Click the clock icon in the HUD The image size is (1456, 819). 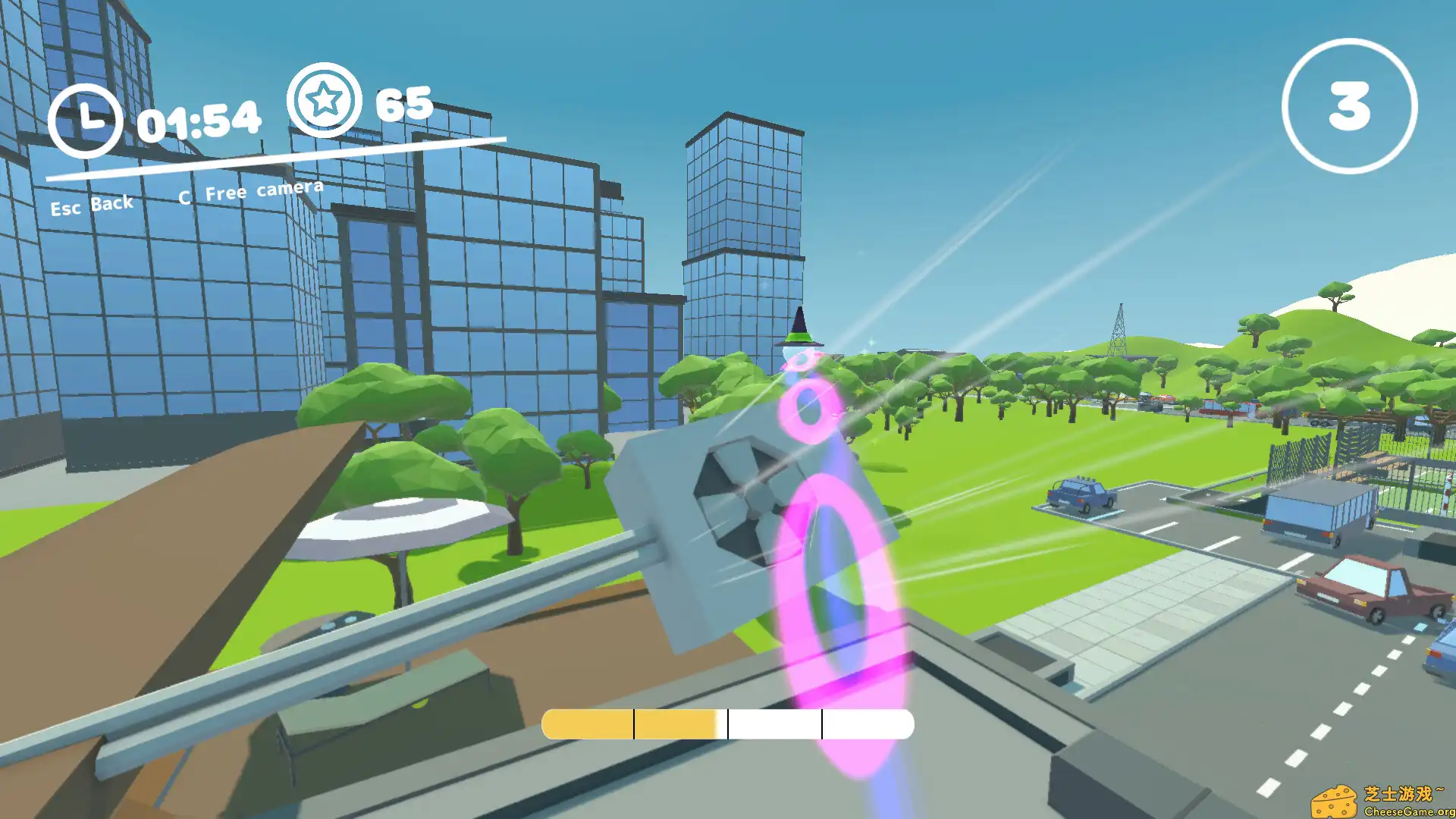click(x=91, y=115)
